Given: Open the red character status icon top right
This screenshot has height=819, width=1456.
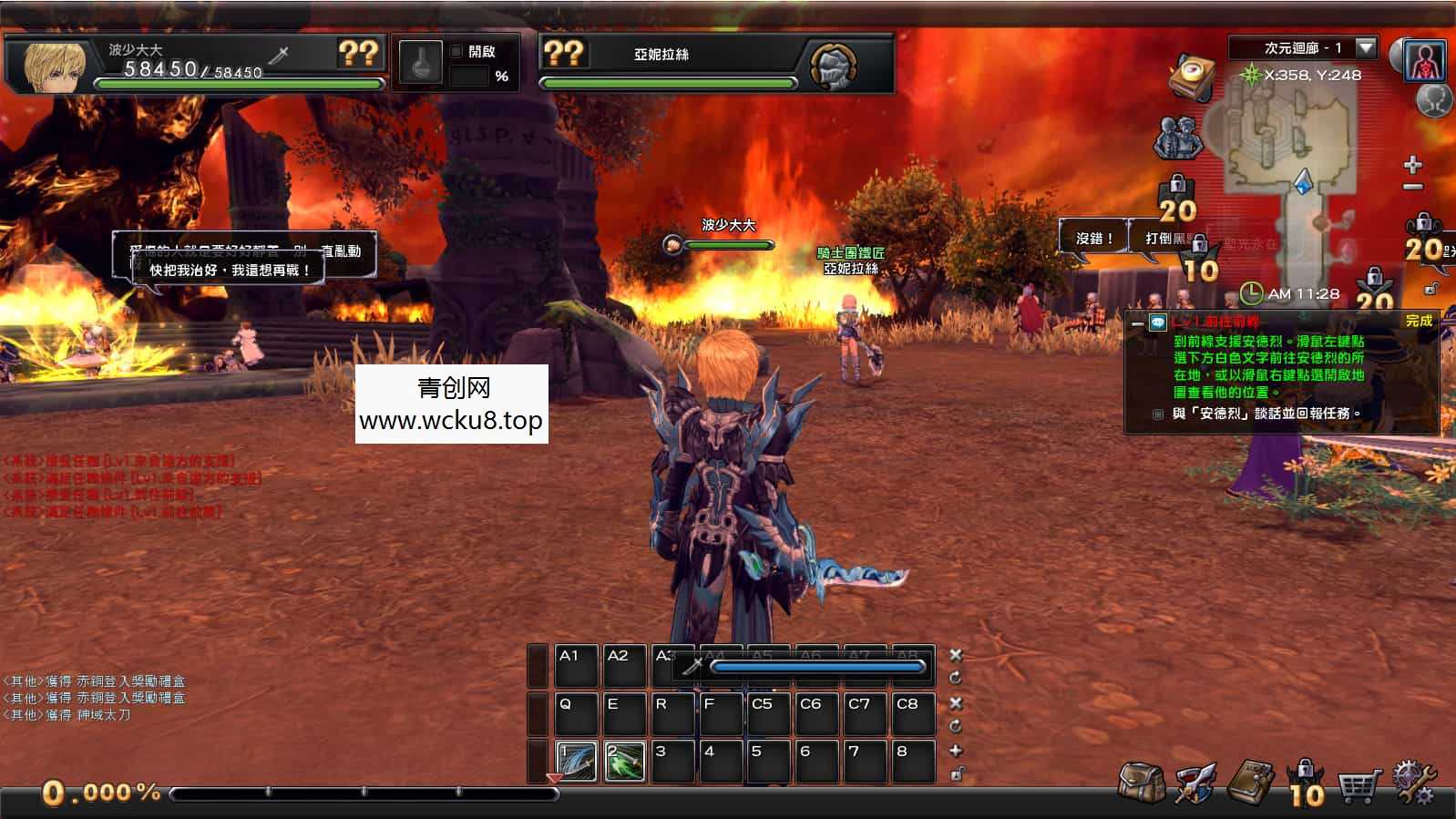Looking at the screenshot, I should pos(1426,60).
